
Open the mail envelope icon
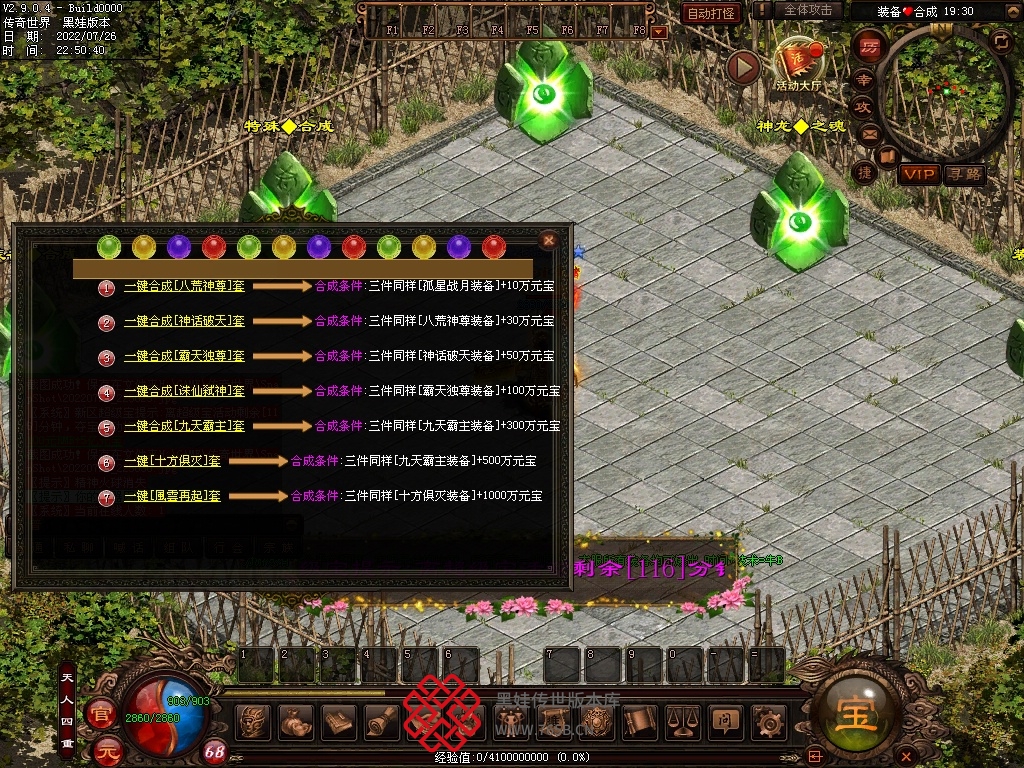coord(868,134)
